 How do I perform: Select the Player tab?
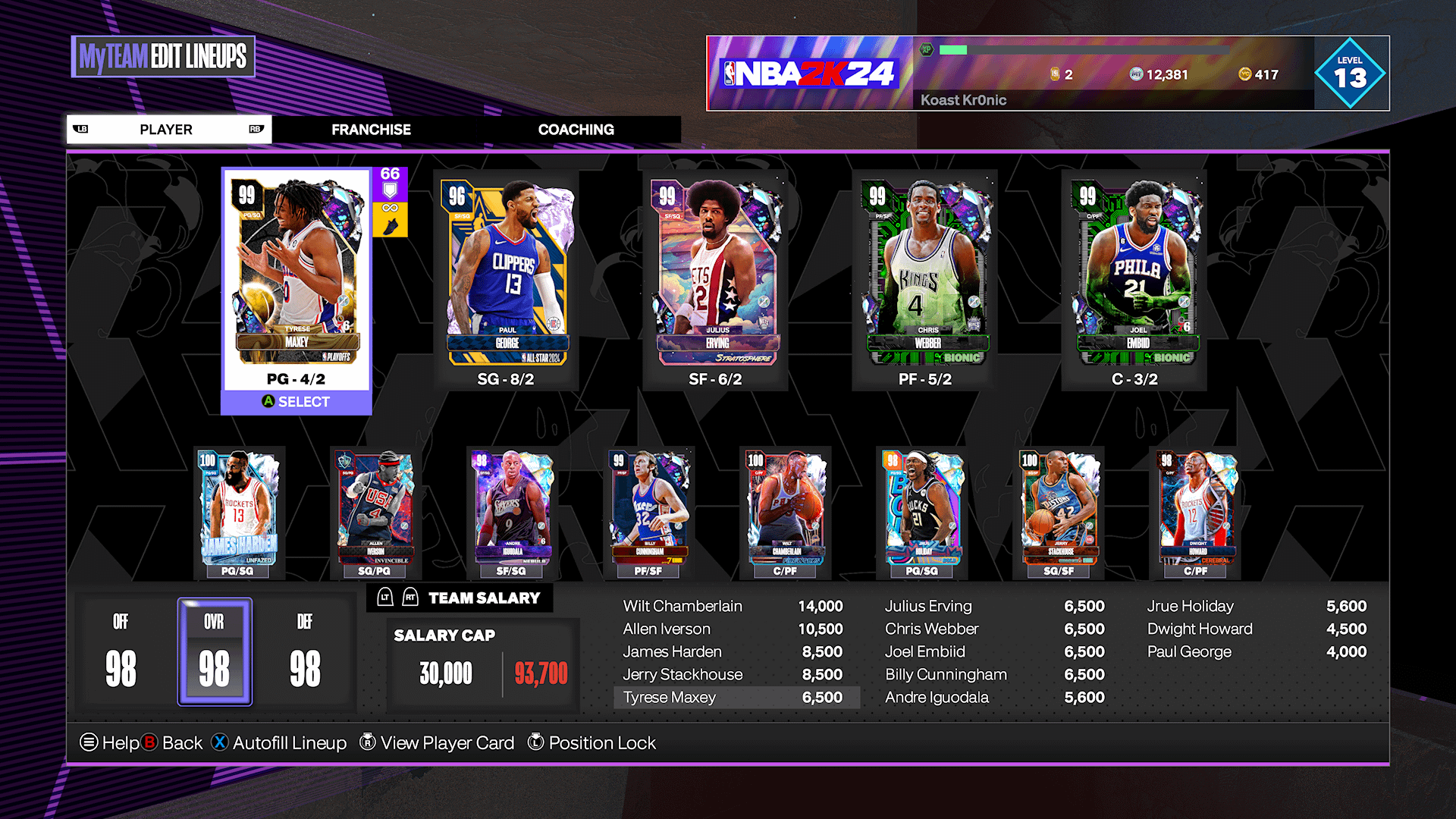point(167,130)
